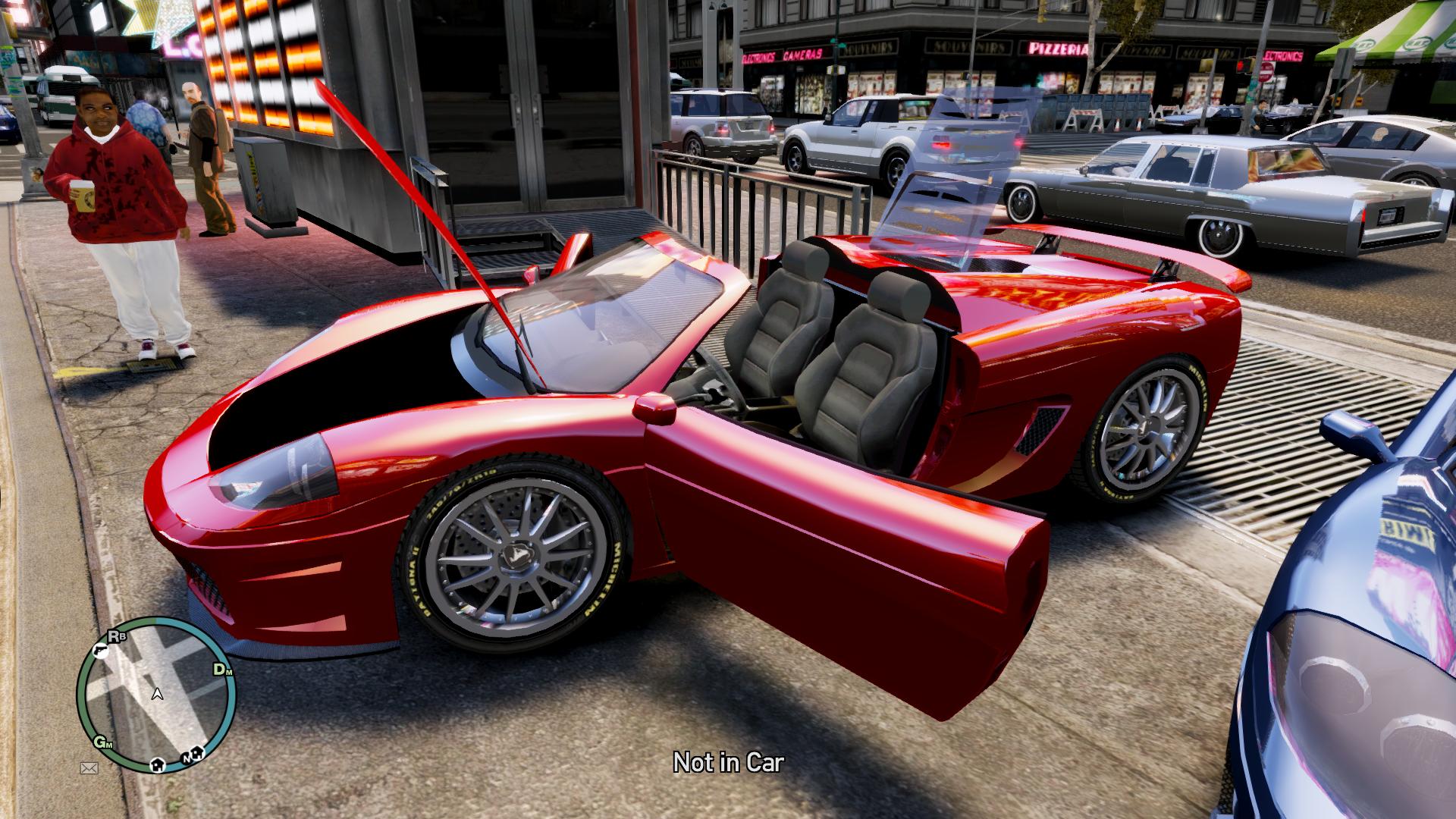Select the DM contact blip
The height and width of the screenshot is (819, 1456).
coord(221,670)
